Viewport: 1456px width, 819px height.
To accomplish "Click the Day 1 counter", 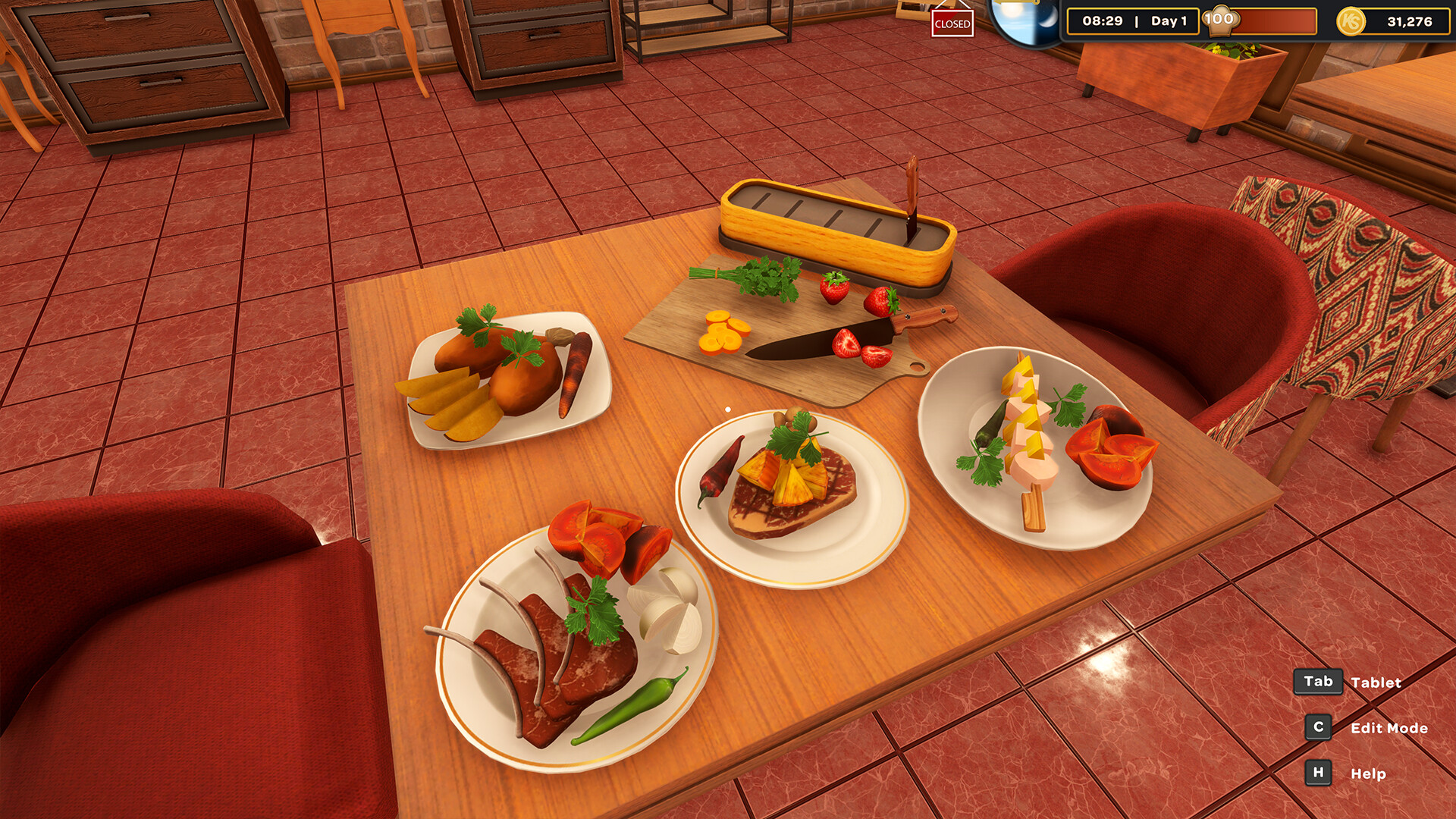I will click(1169, 21).
